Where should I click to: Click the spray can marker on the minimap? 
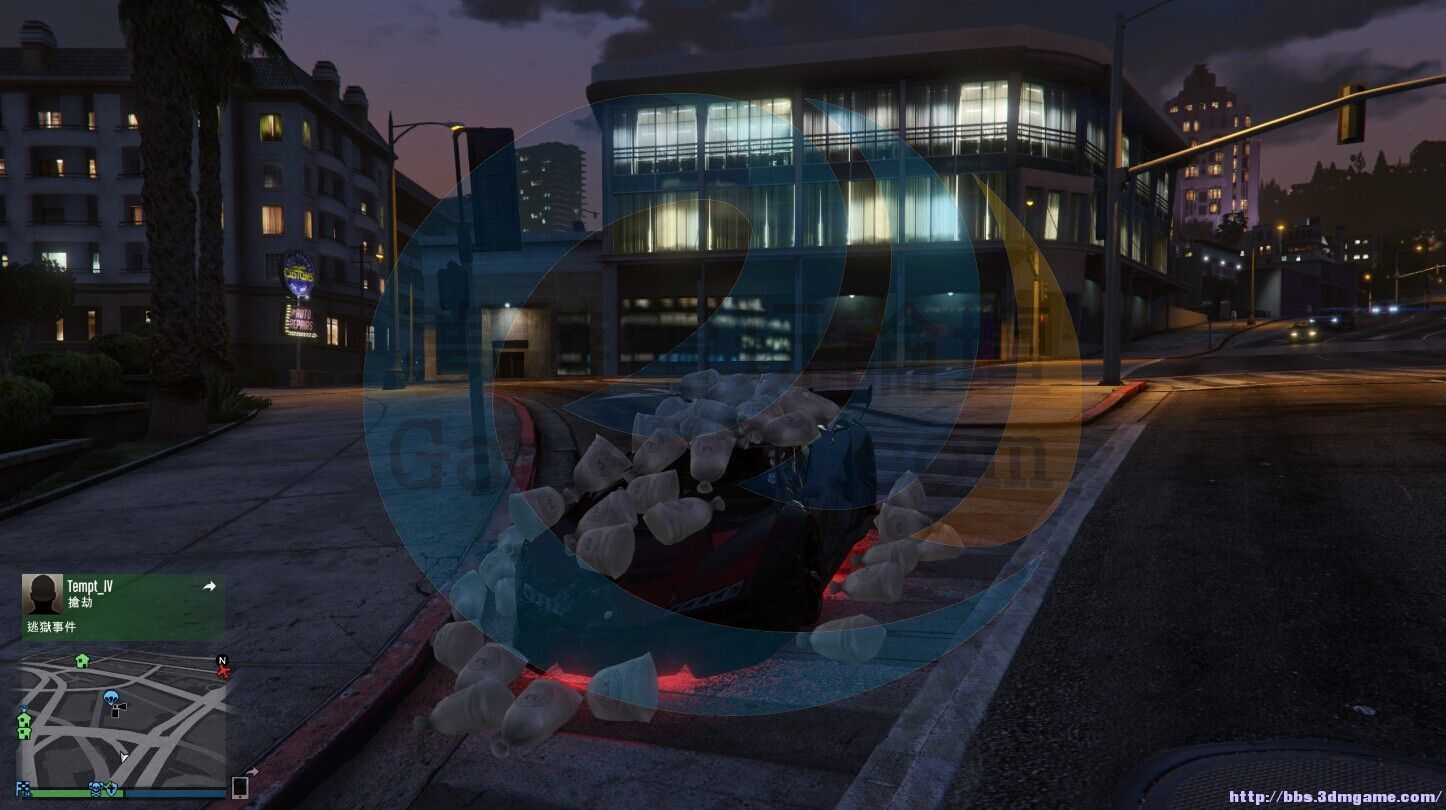(x=118, y=709)
